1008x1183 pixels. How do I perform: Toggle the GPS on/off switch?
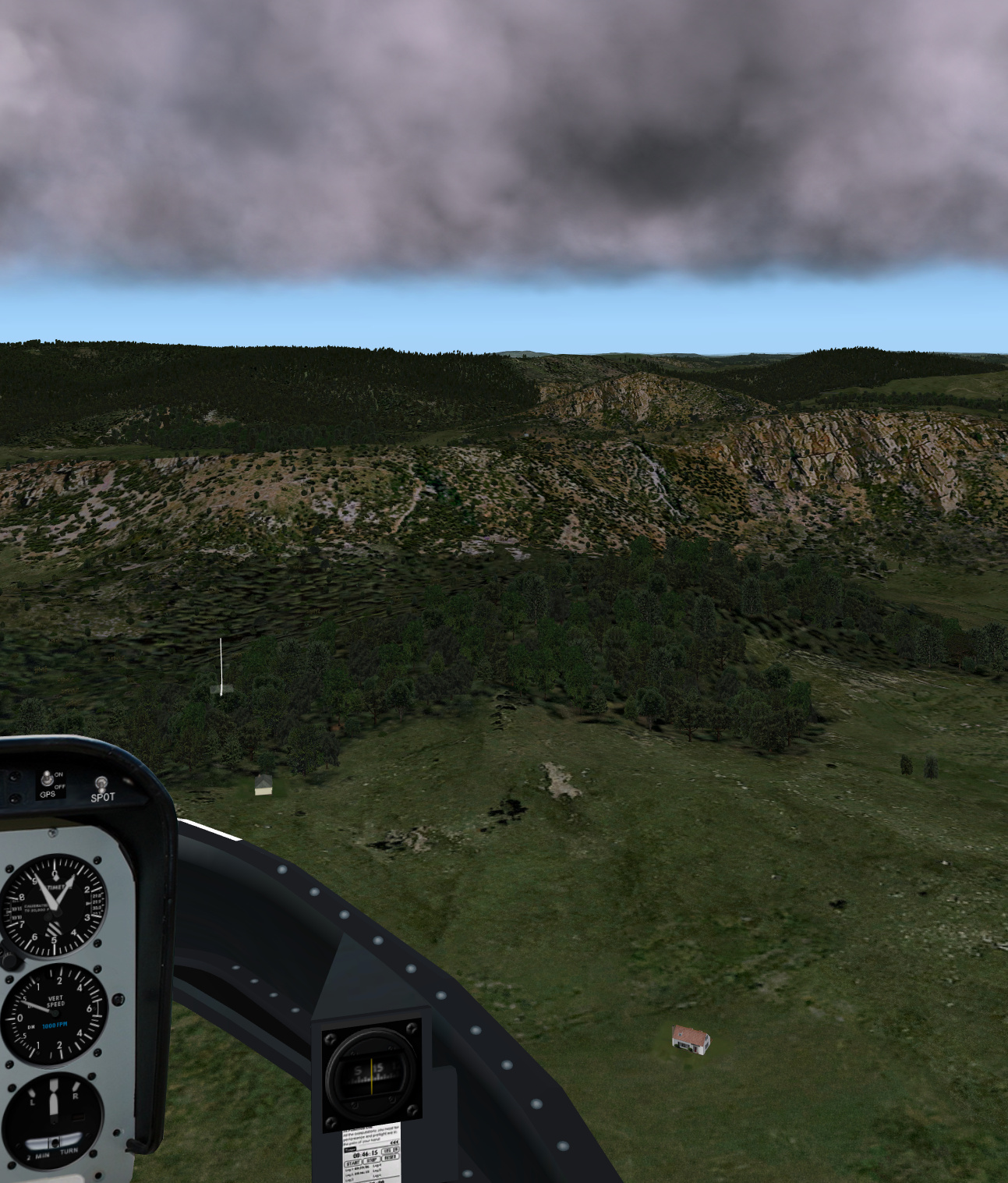[x=48, y=778]
